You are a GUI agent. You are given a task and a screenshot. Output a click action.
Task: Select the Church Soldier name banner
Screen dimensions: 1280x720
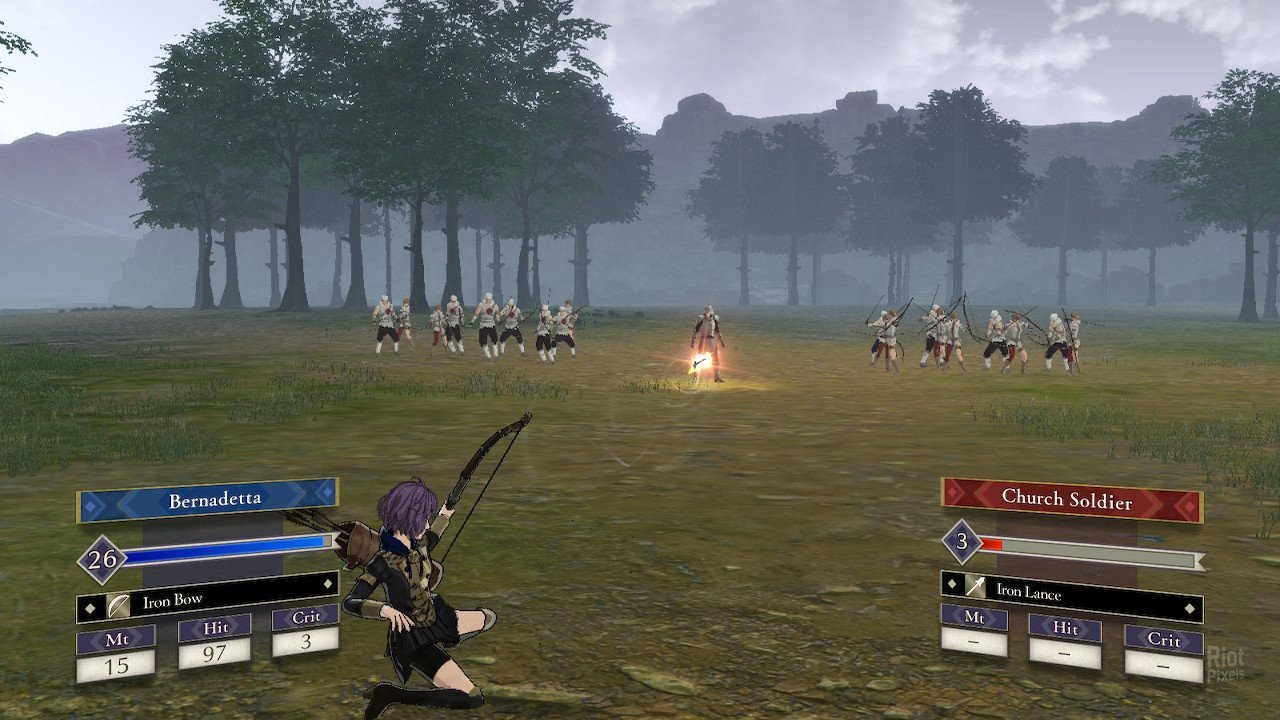1071,497
